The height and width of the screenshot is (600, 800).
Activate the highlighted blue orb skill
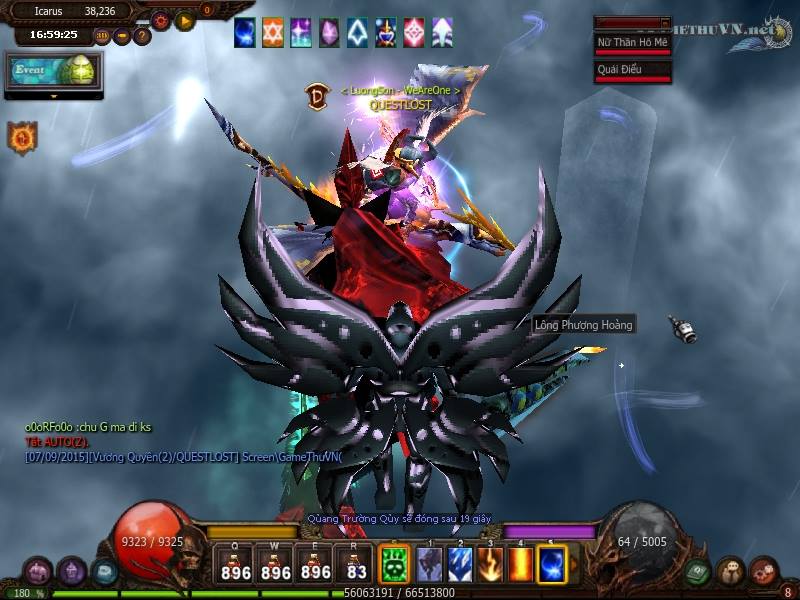(552, 565)
